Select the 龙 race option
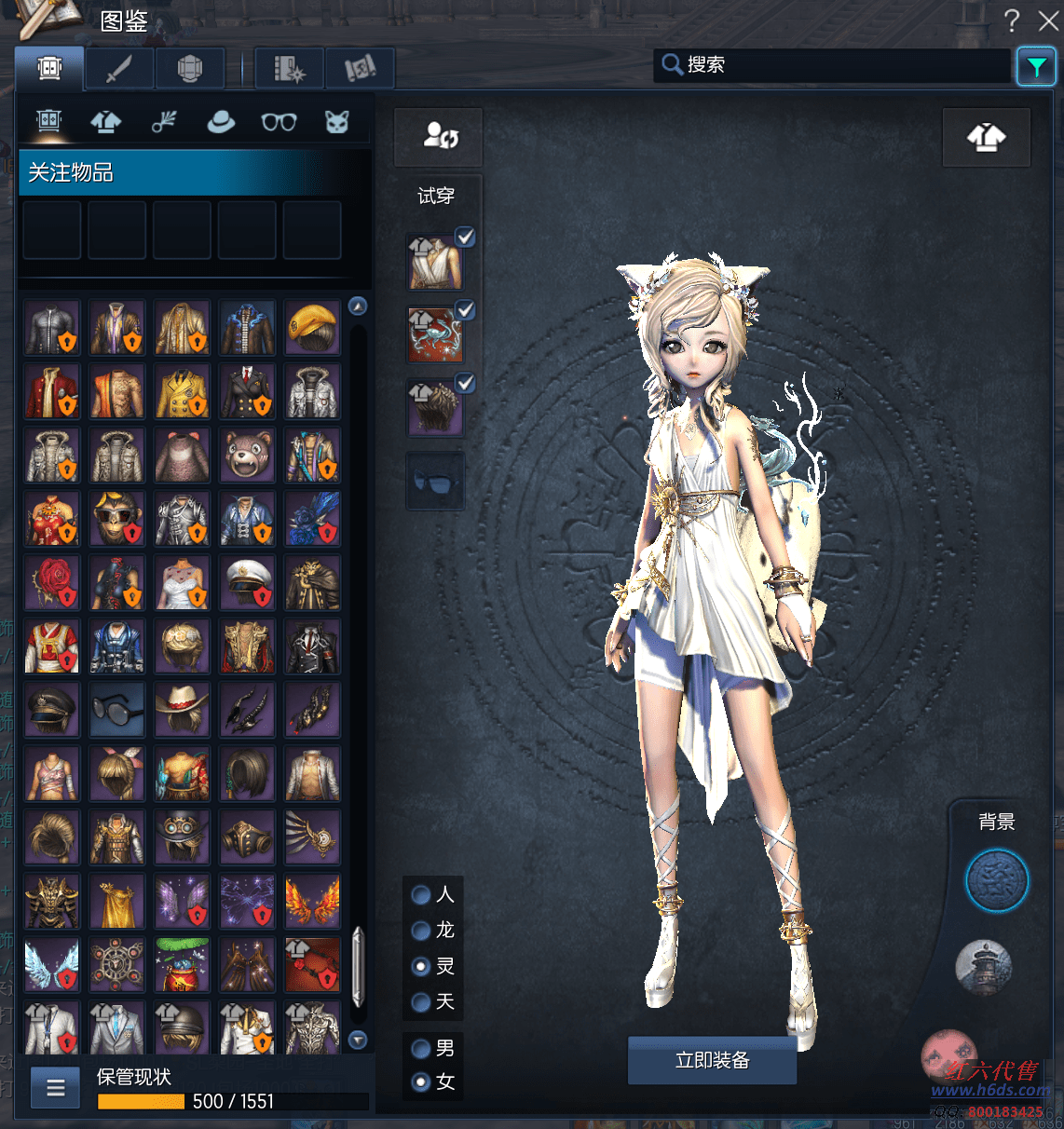The height and width of the screenshot is (1129, 1064). 421,931
